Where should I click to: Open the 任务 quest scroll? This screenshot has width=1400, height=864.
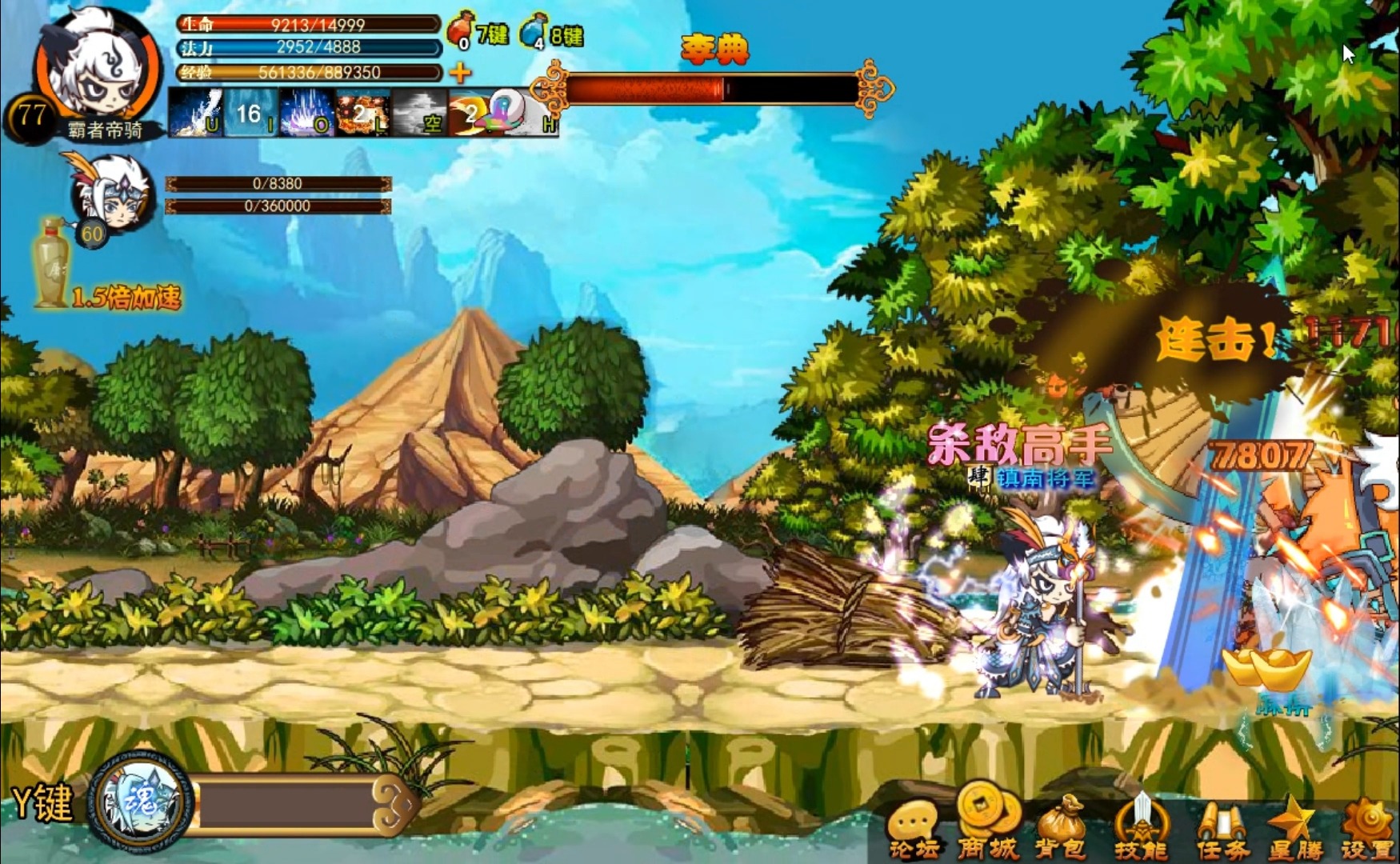pyautogui.click(x=1222, y=830)
